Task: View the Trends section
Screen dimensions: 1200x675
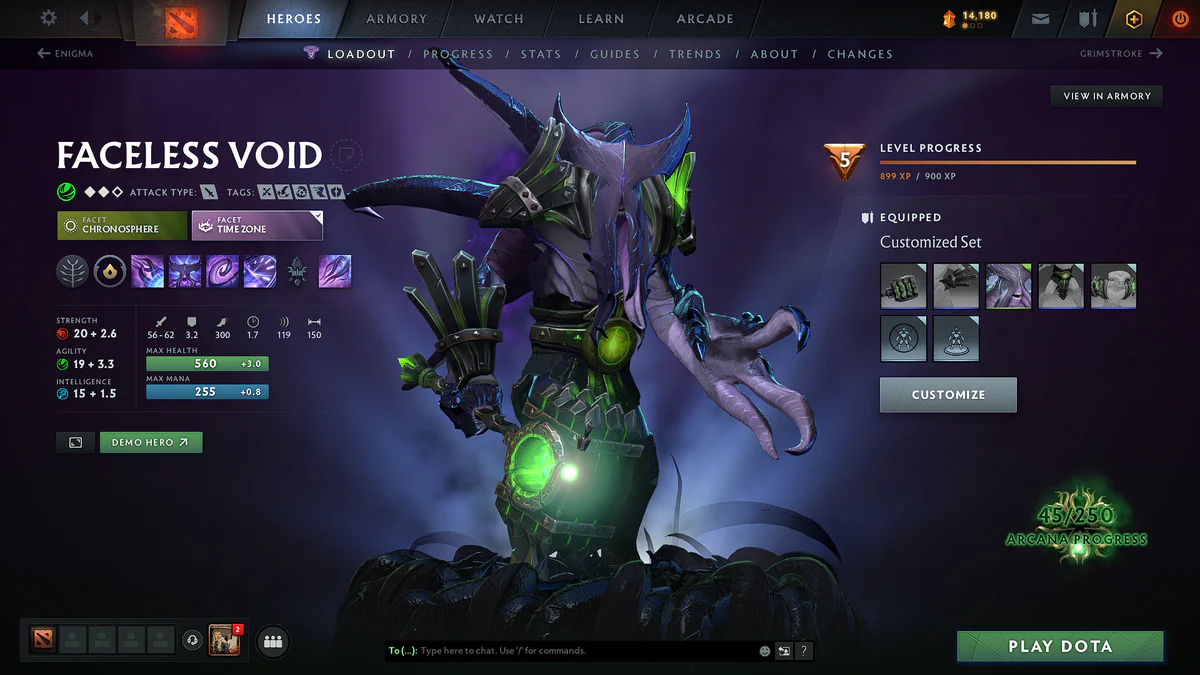Action: click(x=695, y=54)
